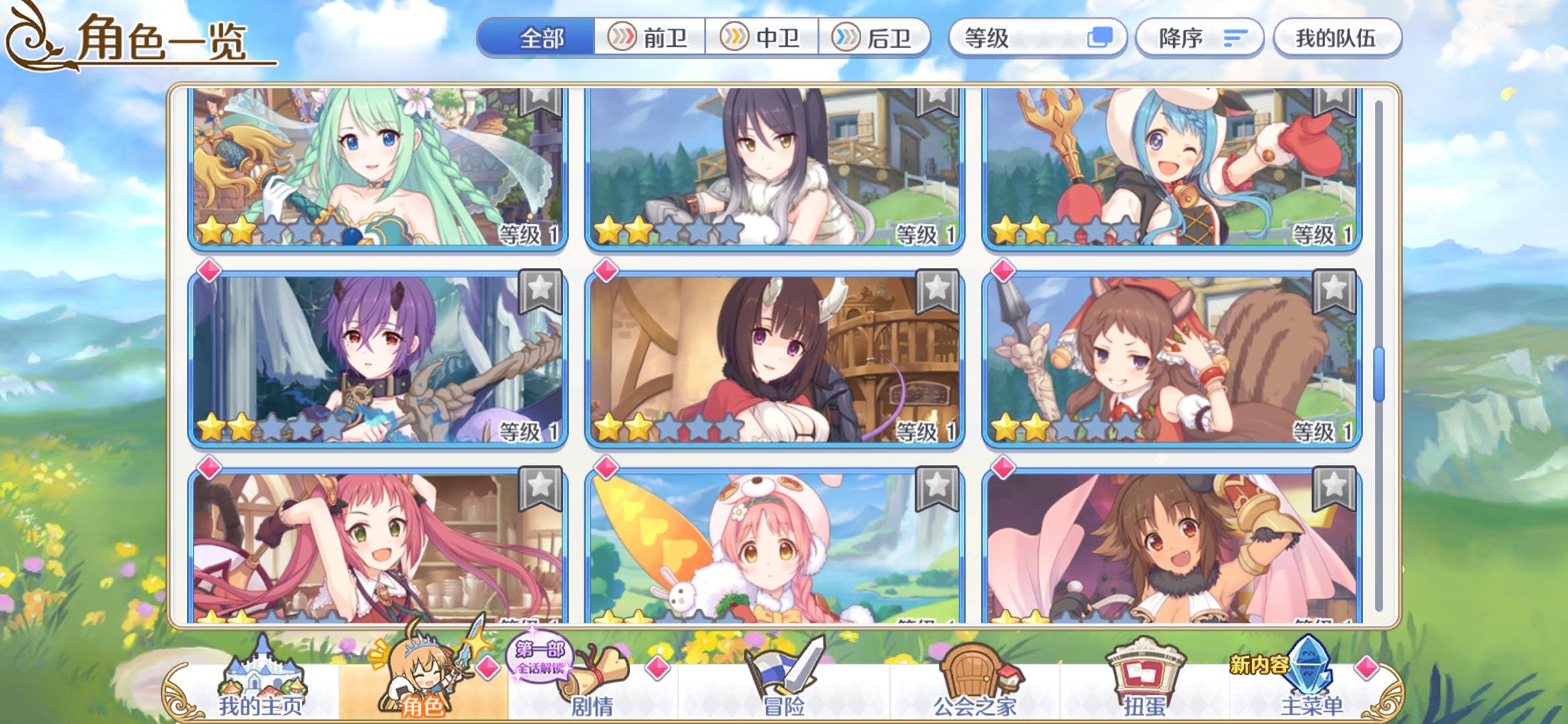Open the 等级 sorting dropdown
1568x724 pixels.
1037,38
